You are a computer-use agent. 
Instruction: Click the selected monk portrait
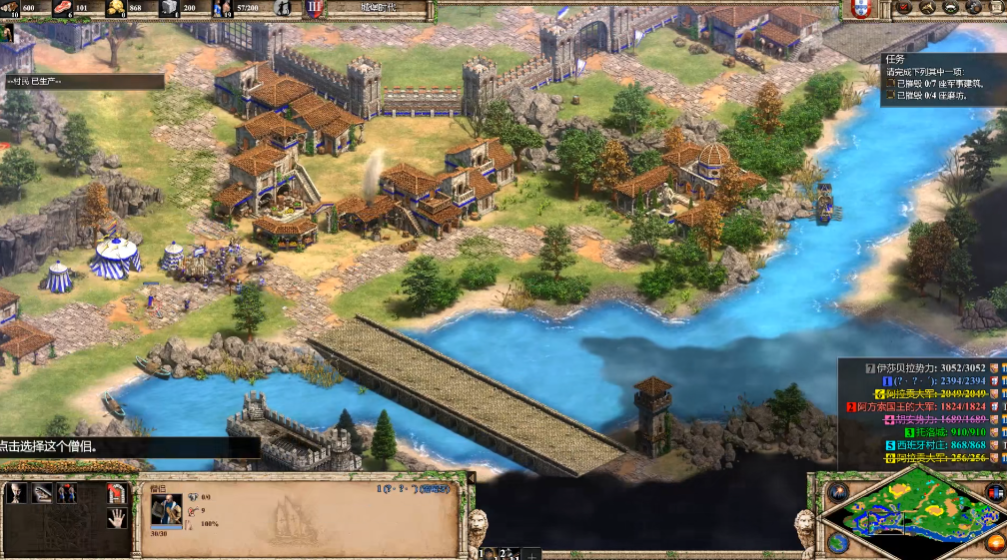(166, 510)
